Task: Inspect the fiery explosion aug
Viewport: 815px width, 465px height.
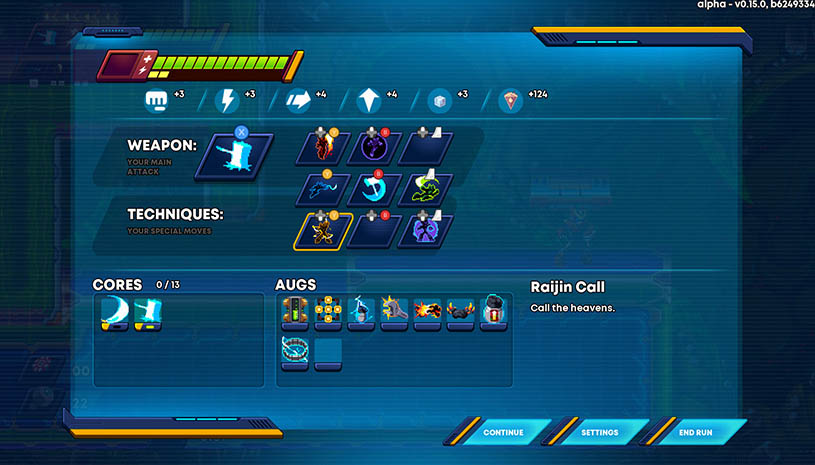Action: point(427,312)
